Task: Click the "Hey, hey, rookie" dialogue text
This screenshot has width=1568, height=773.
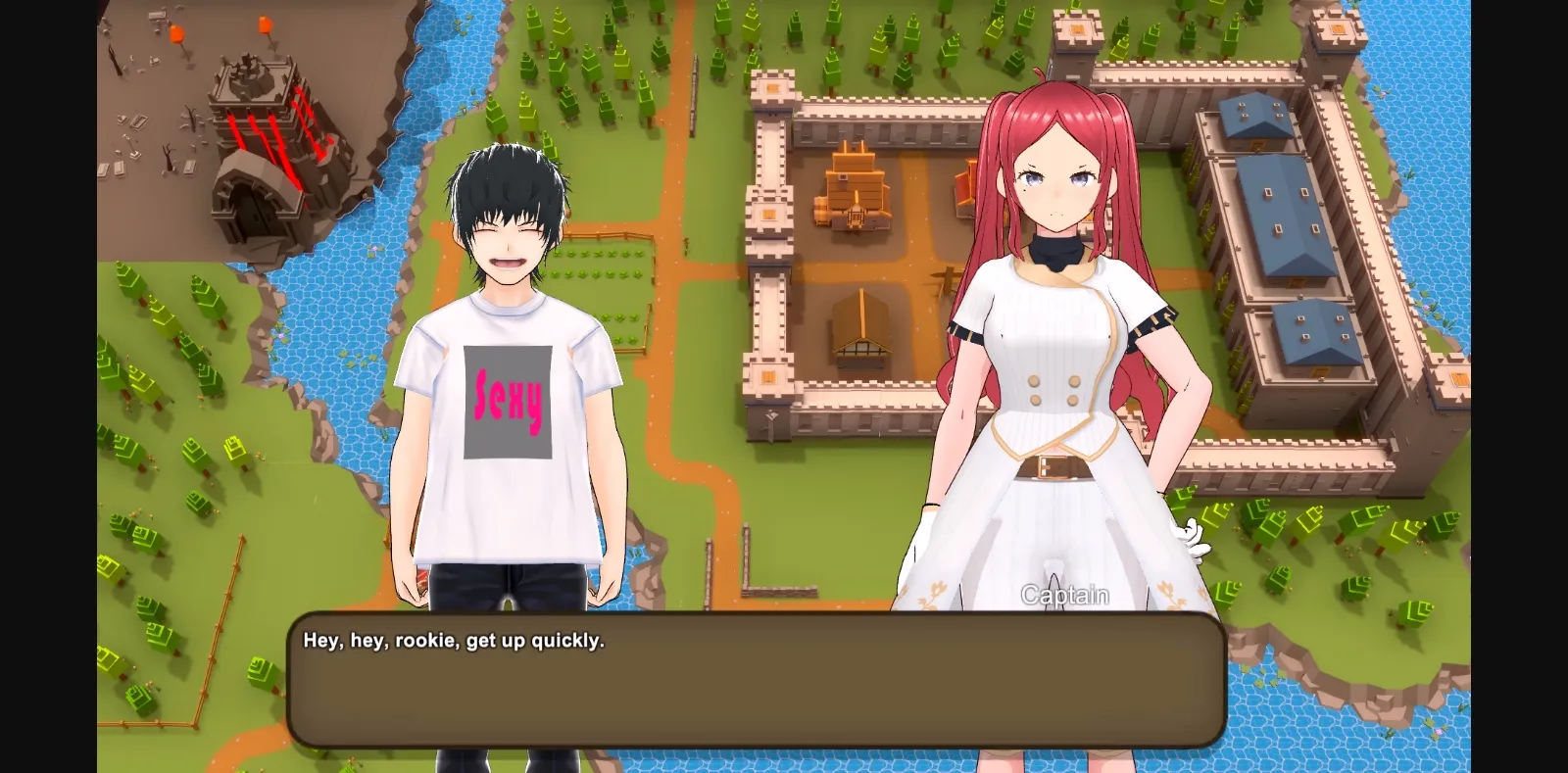Action: click(456, 640)
